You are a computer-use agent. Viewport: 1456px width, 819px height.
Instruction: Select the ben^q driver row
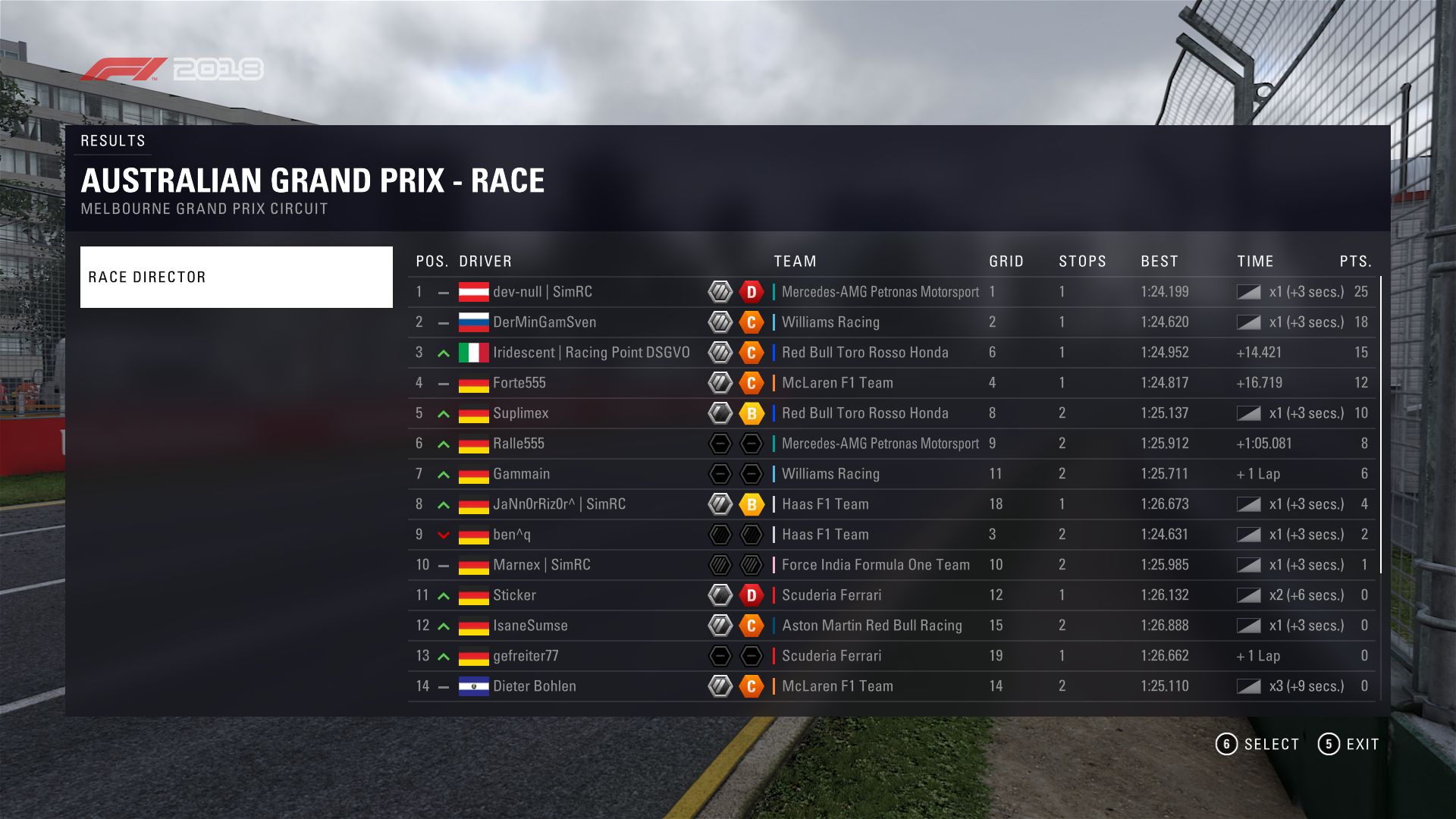click(512, 535)
